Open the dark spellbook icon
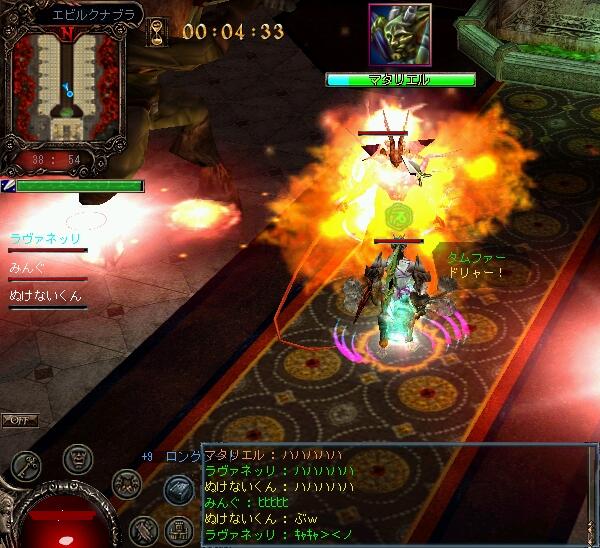This screenshot has height=548, width=600. 178,491
